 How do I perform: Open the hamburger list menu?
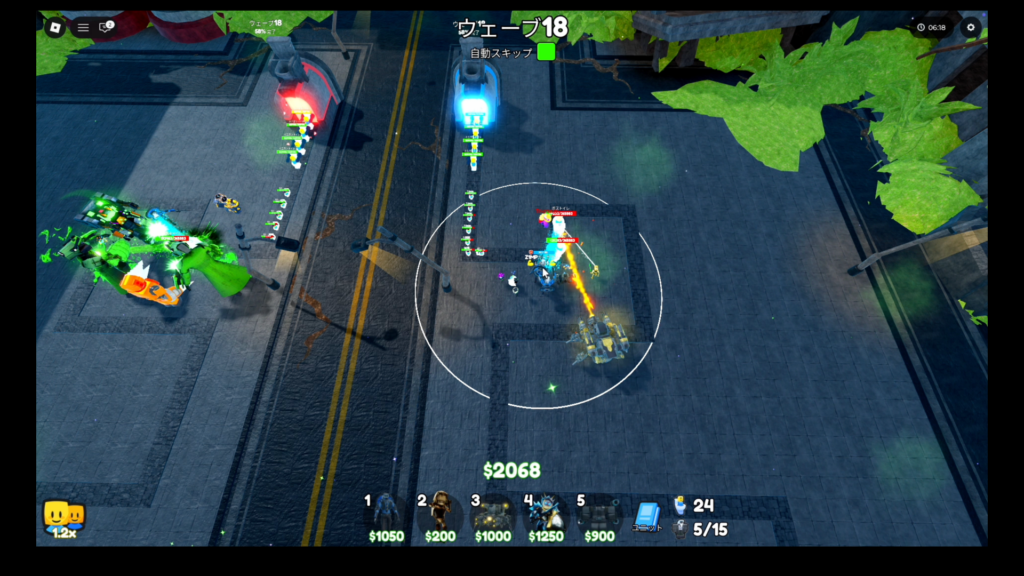point(83,27)
